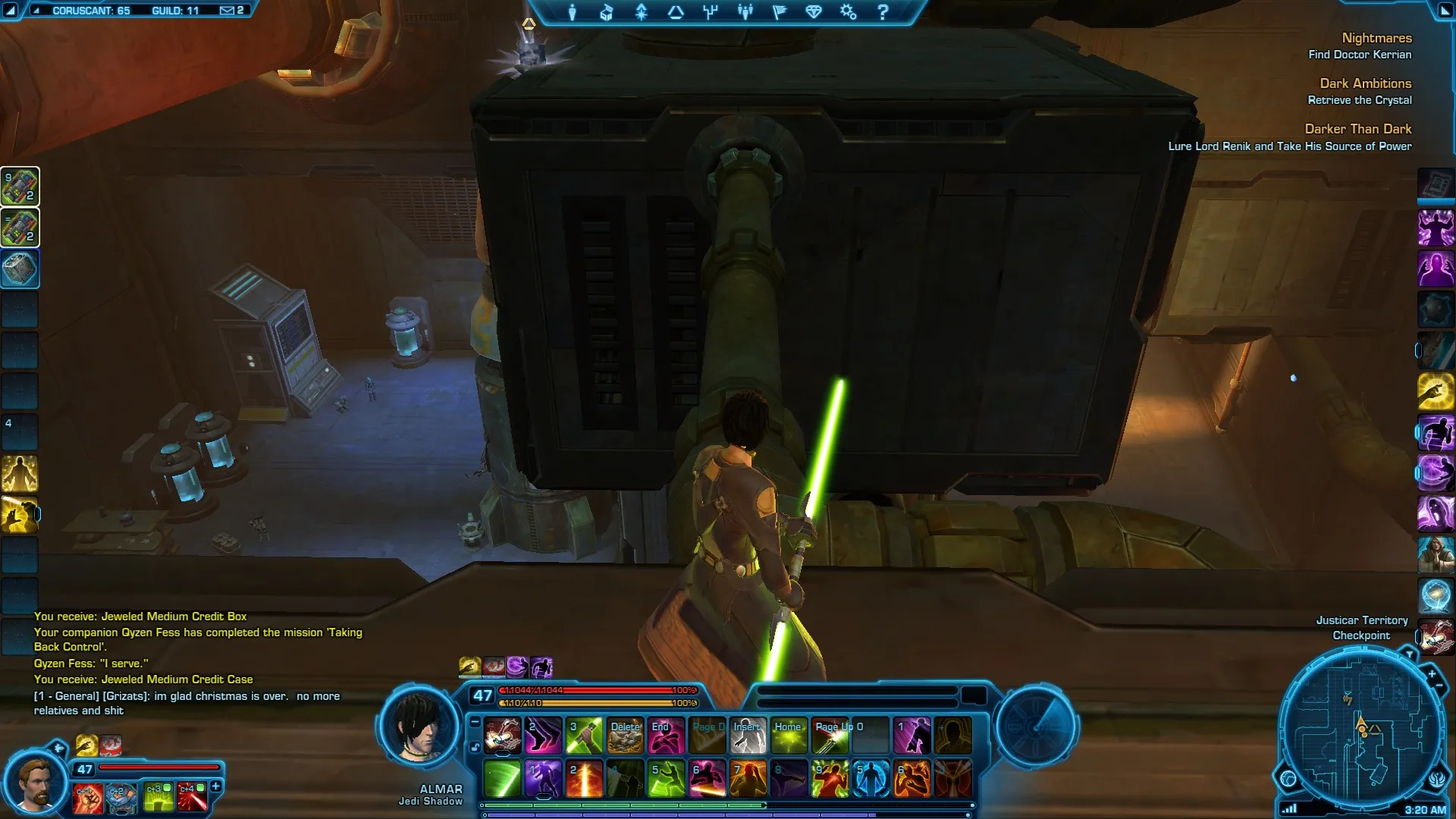Open the character sheet from top menu
This screenshot has height=819, width=1456.
coord(573,12)
